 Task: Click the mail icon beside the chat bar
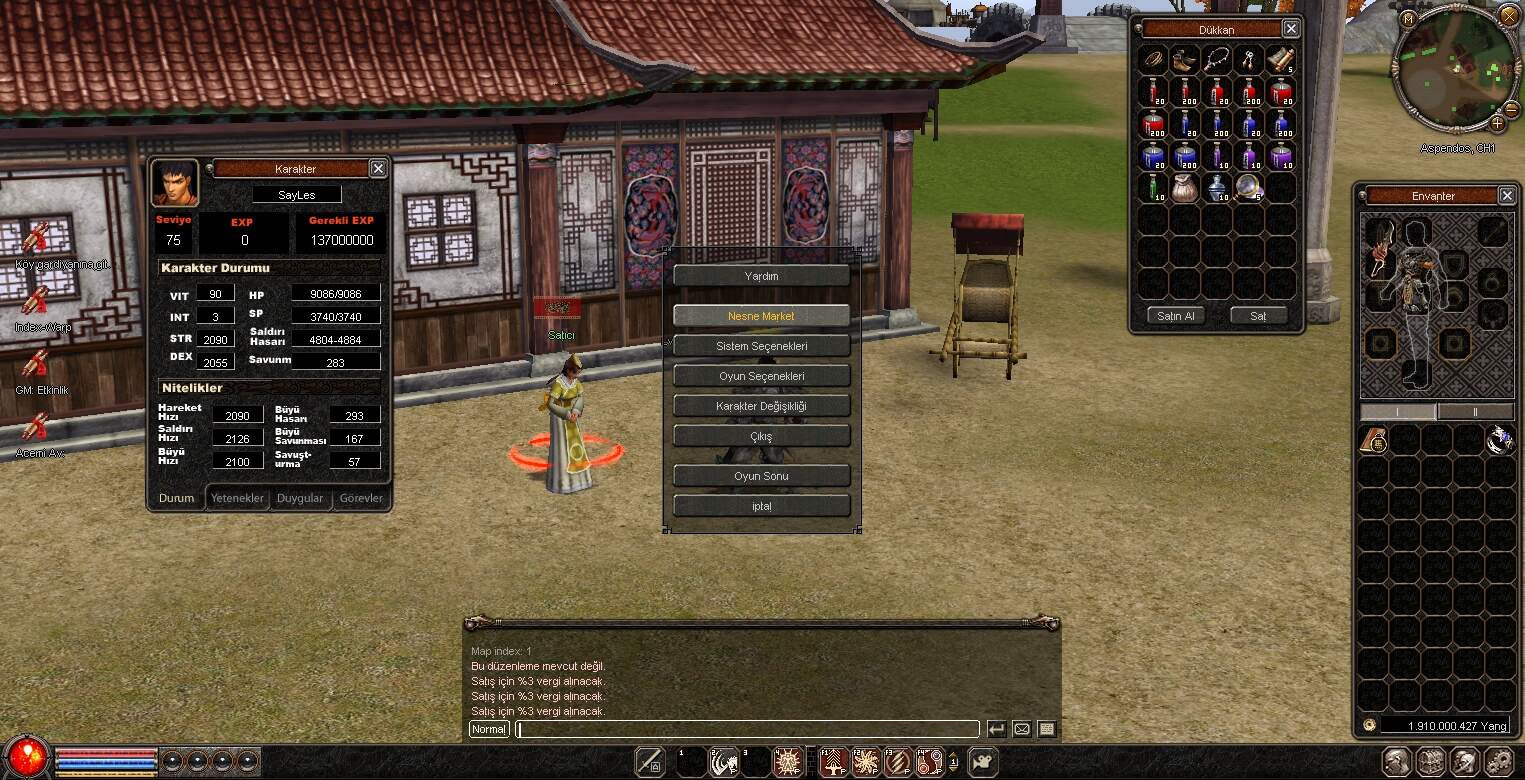pos(1021,729)
